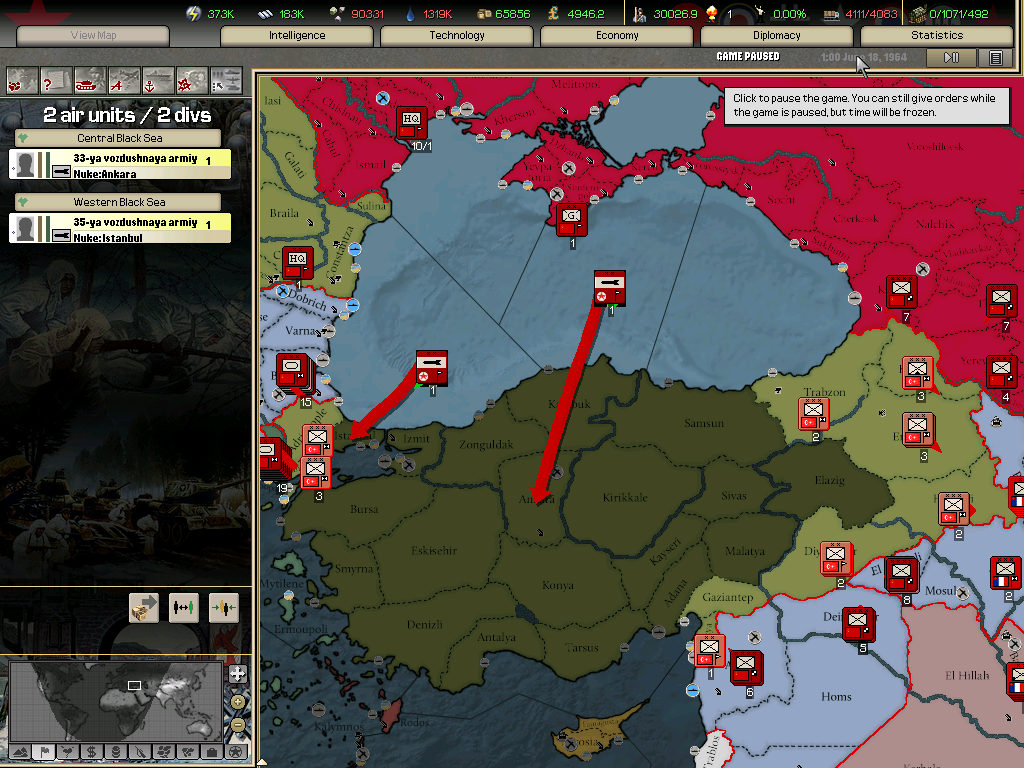1024x768 pixels.
Task: Show the Statistics tab
Action: (x=937, y=35)
